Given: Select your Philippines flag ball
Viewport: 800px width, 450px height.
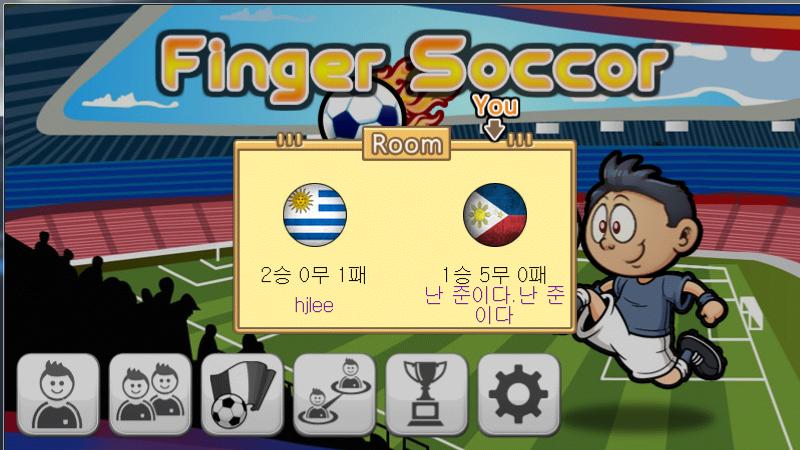Looking at the screenshot, I should coord(495,216).
